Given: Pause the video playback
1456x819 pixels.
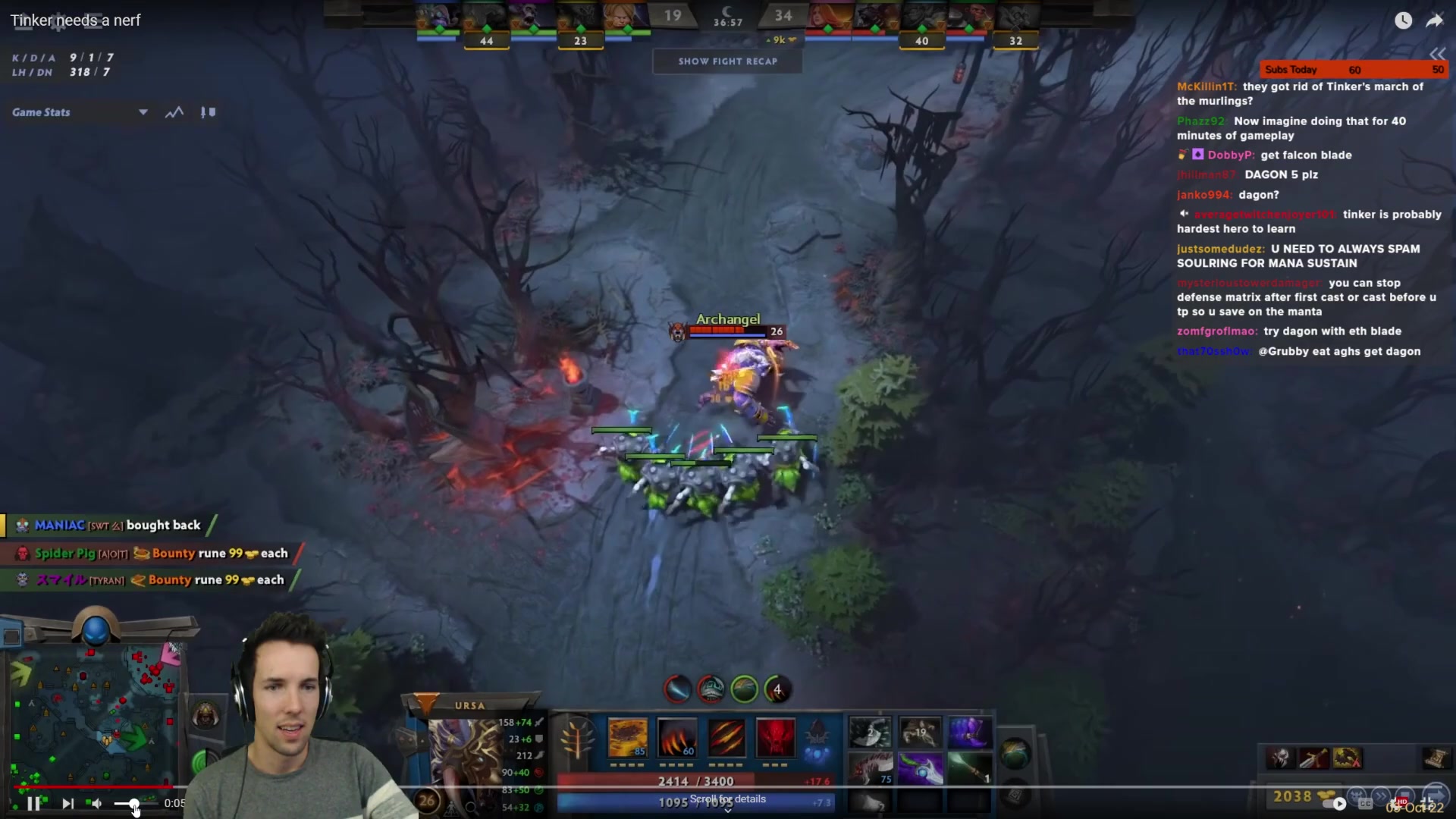Looking at the screenshot, I should (34, 804).
